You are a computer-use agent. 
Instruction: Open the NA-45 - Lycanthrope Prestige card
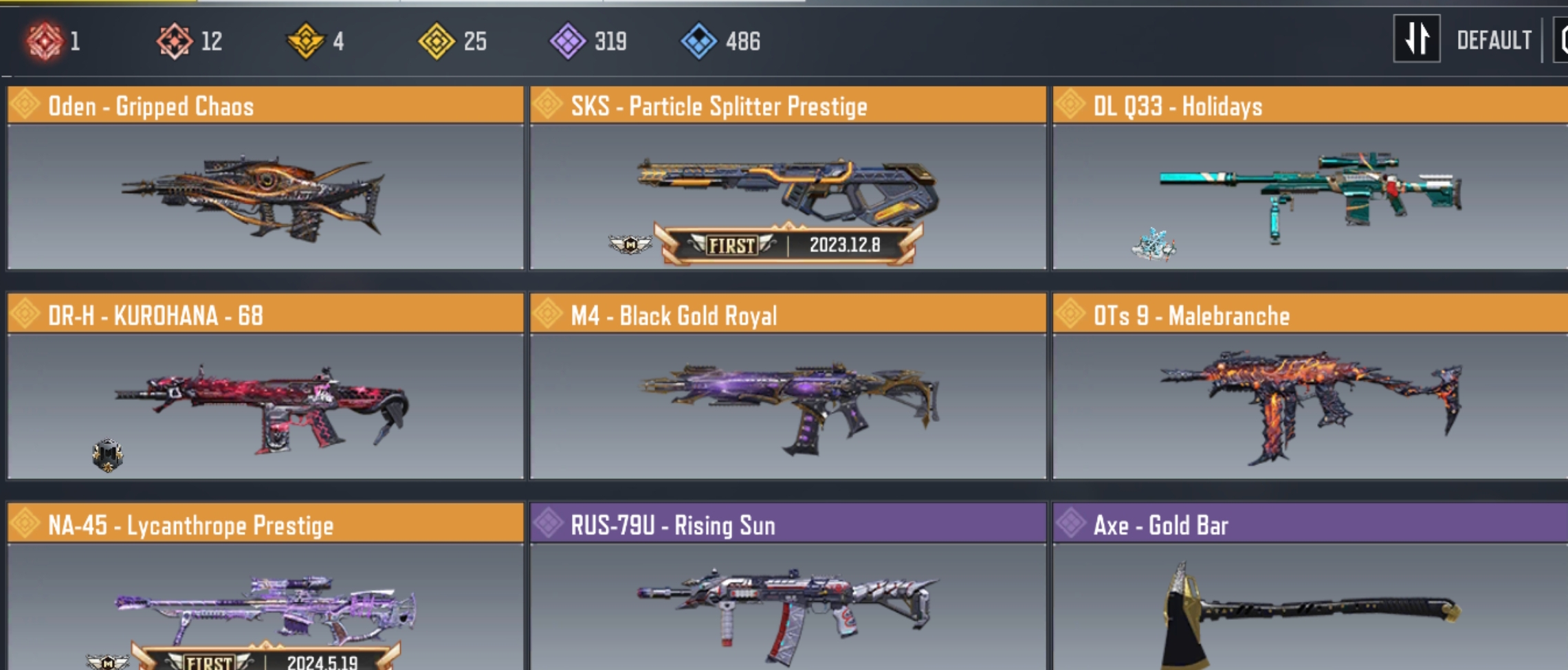(x=265, y=591)
